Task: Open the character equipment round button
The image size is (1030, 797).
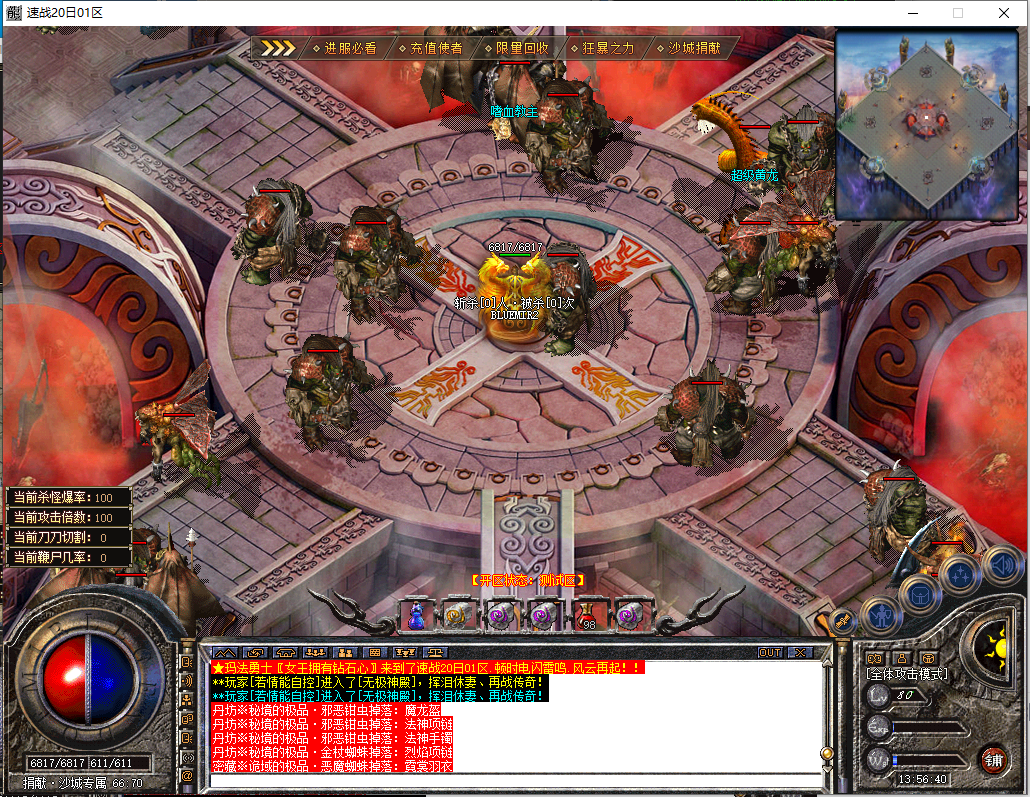Action: tap(880, 614)
